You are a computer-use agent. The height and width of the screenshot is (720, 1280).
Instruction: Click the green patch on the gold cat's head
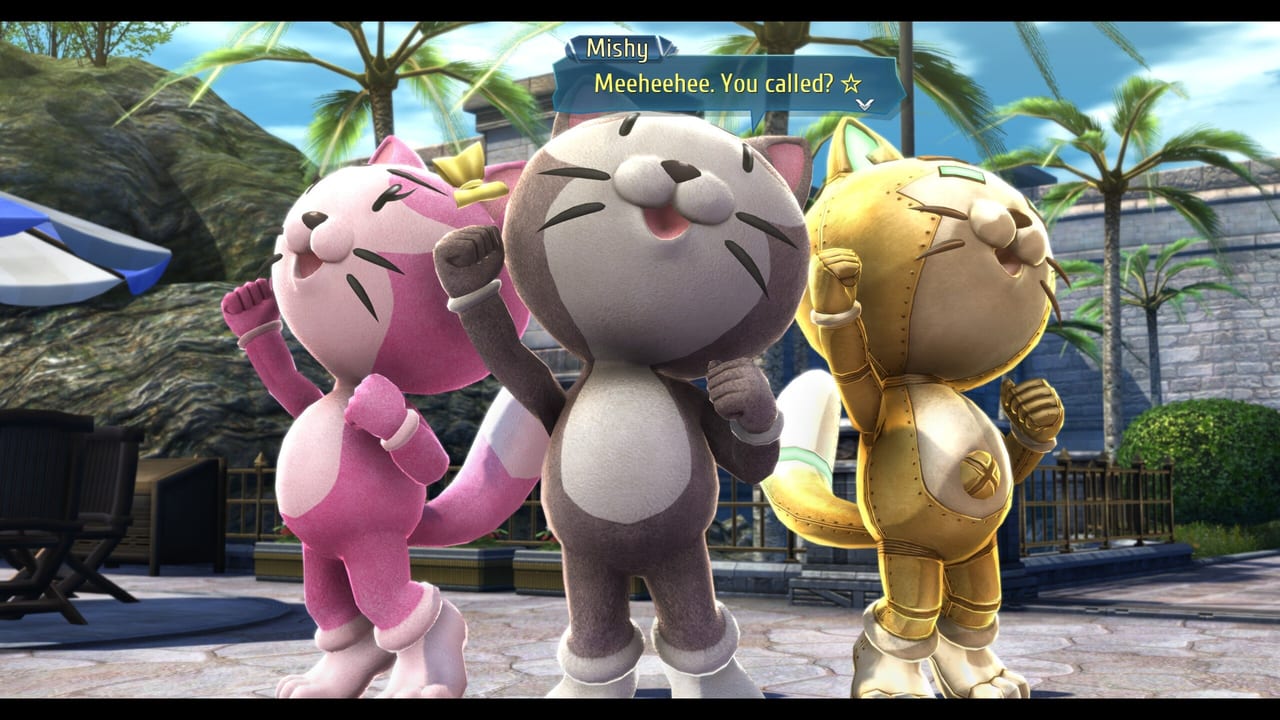pos(962,172)
